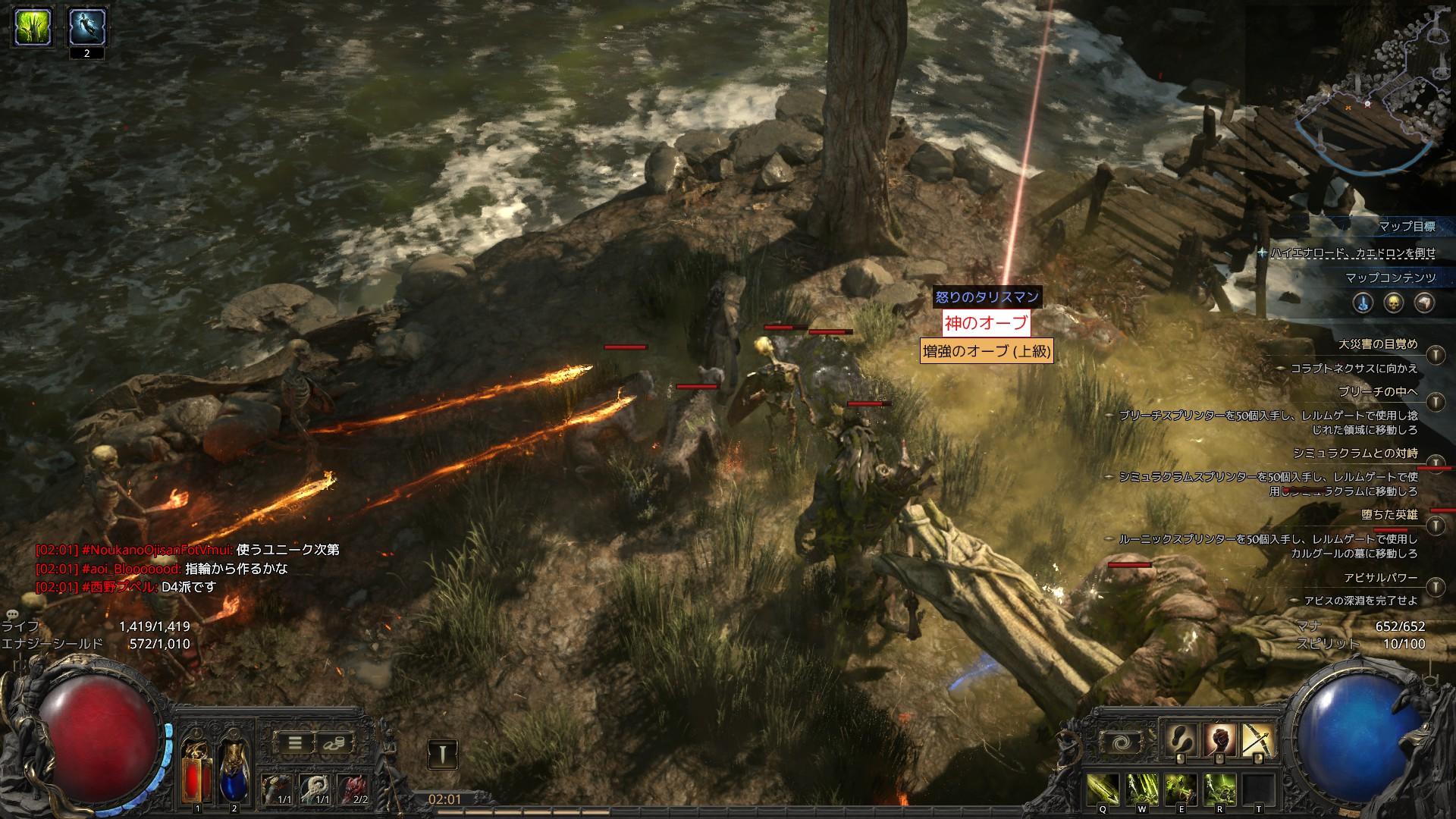The height and width of the screenshot is (819, 1456).
Task: Open the coins and rings shop button
Action: [x=334, y=743]
